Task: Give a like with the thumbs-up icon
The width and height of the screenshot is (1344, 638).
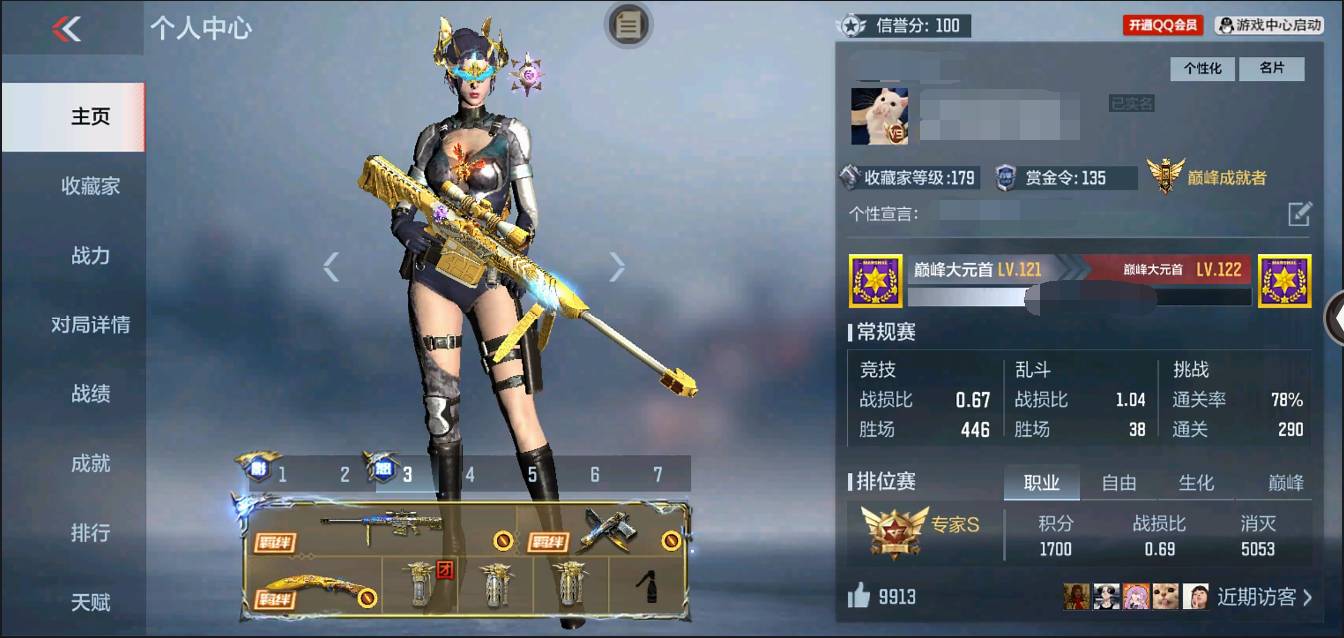Action: (x=859, y=597)
